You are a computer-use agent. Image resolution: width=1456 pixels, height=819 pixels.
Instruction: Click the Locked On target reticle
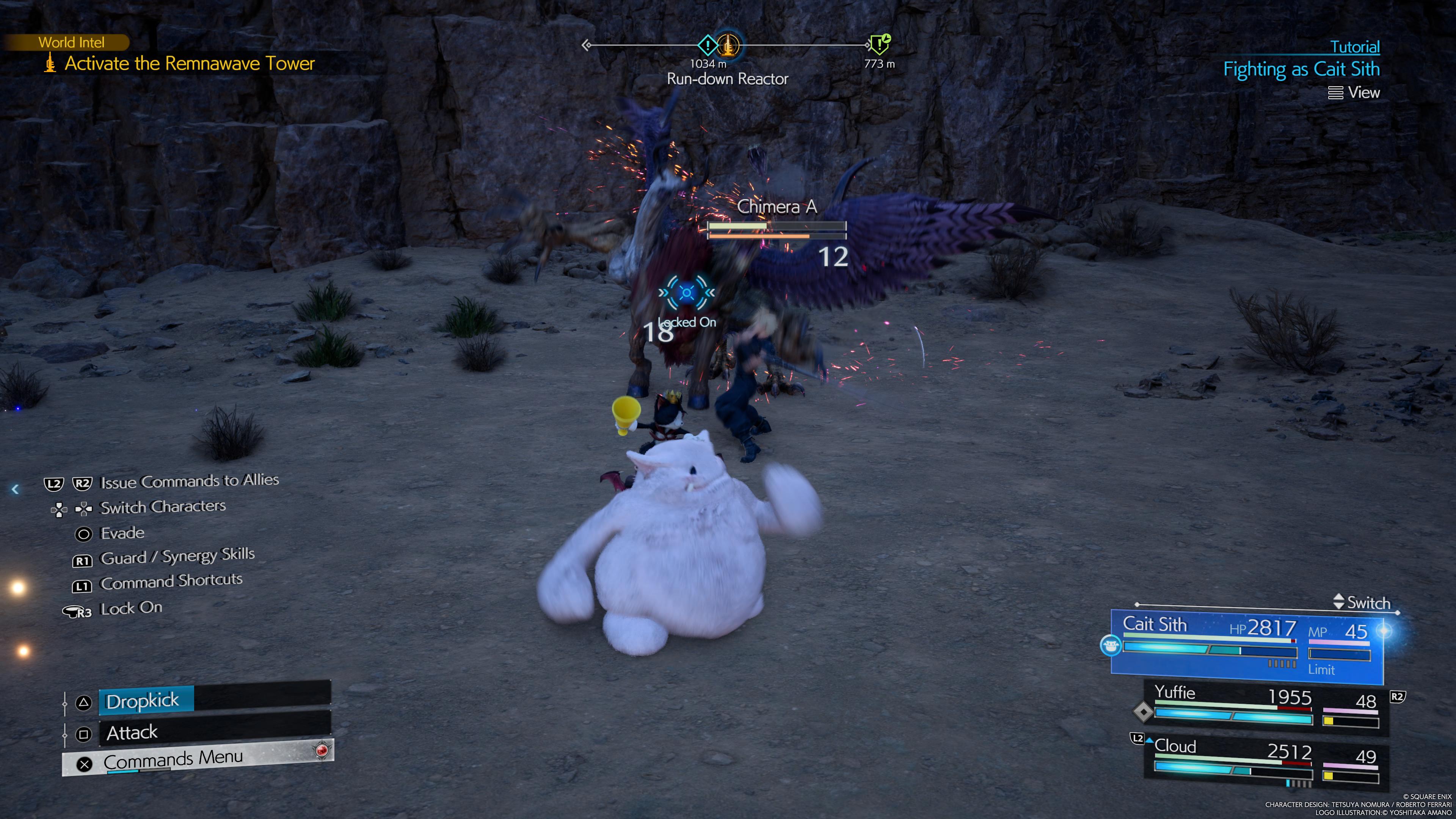point(687,293)
